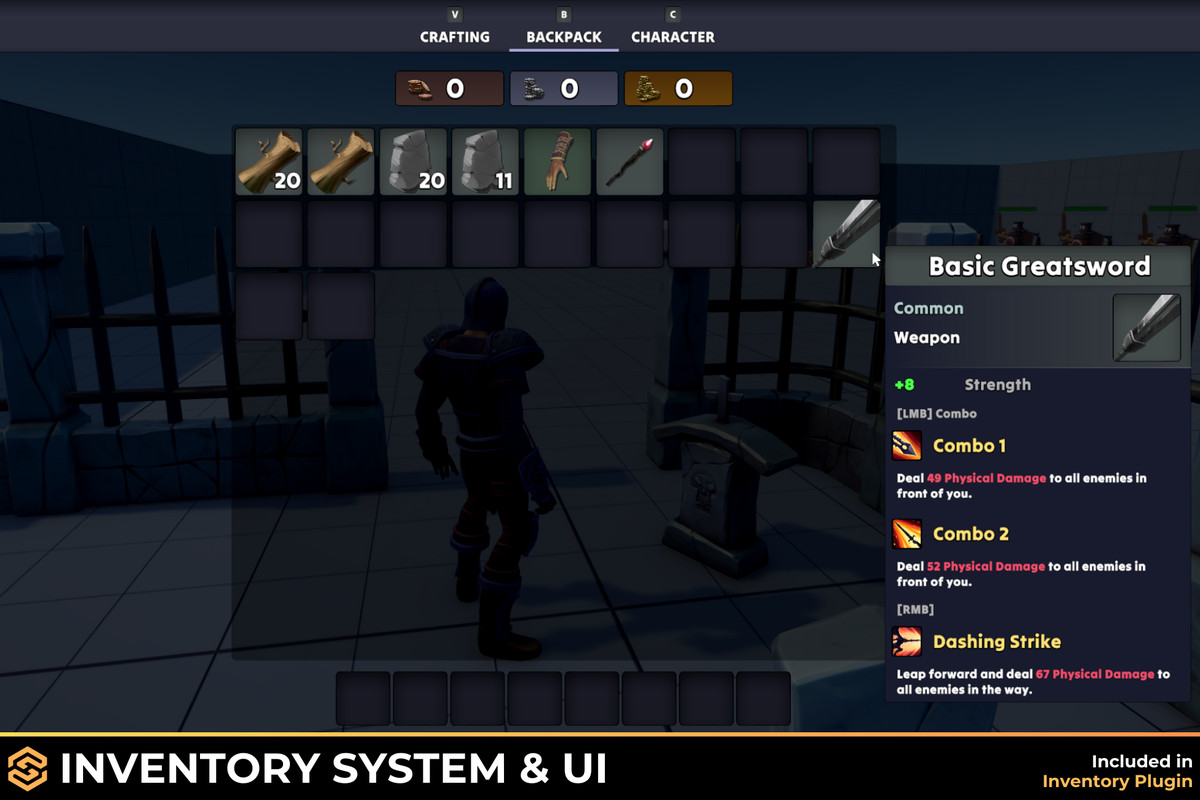Click the red-tipped staff slot

(x=629, y=162)
